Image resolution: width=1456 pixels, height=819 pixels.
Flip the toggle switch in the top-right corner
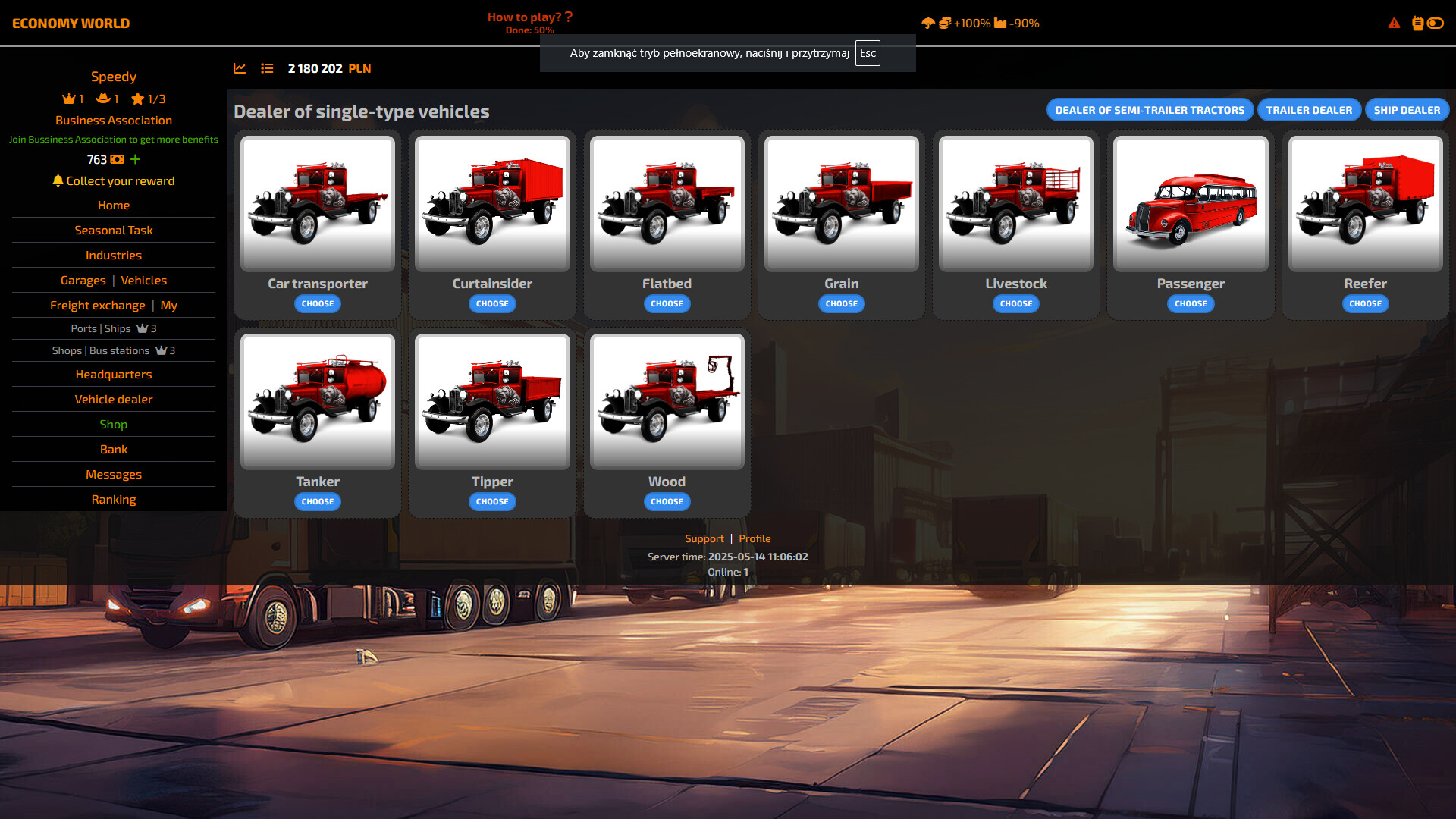pyautogui.click(x=1436, y=24)
